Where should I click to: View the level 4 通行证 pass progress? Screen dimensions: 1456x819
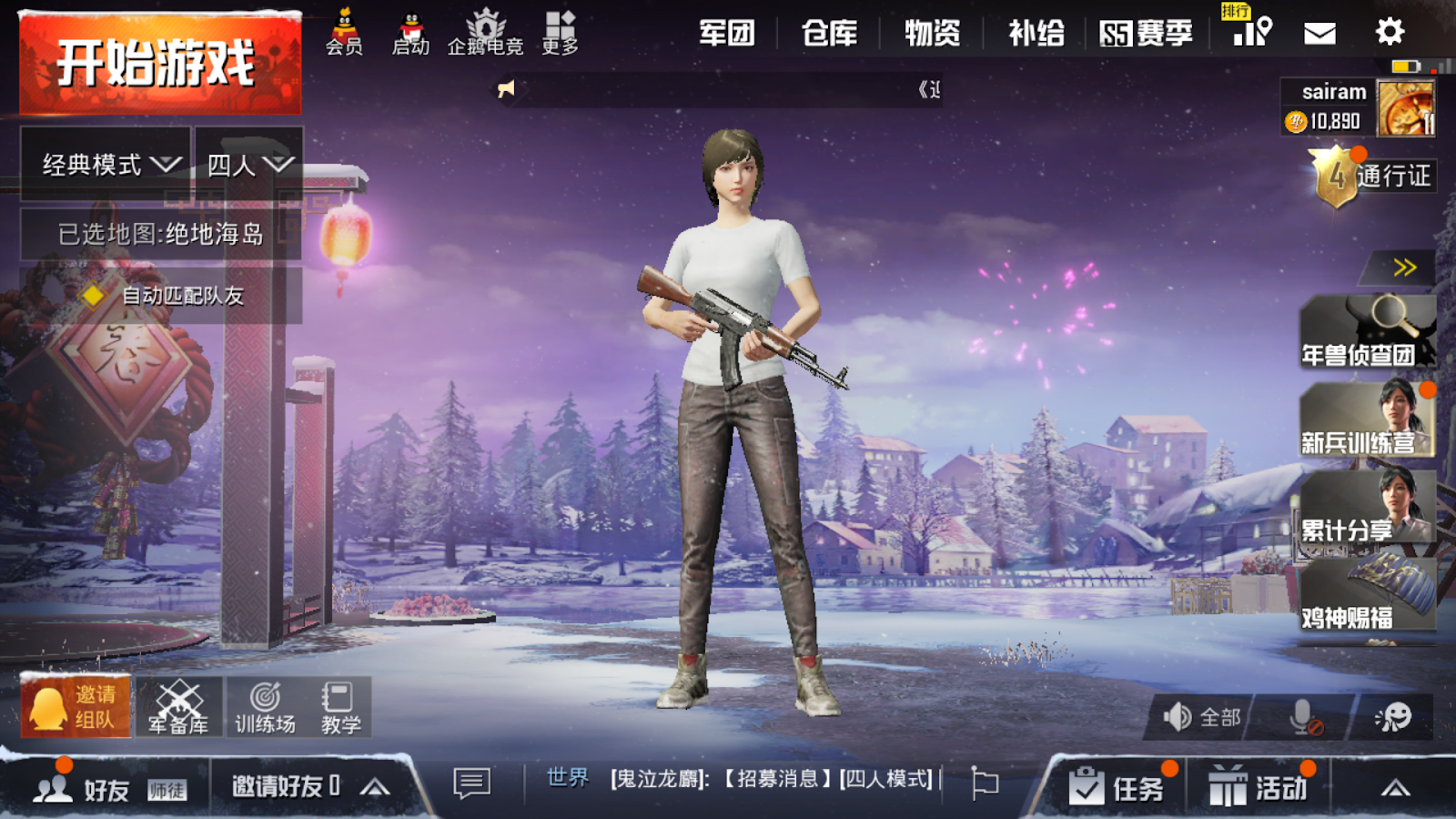(x=1374, y=176)
